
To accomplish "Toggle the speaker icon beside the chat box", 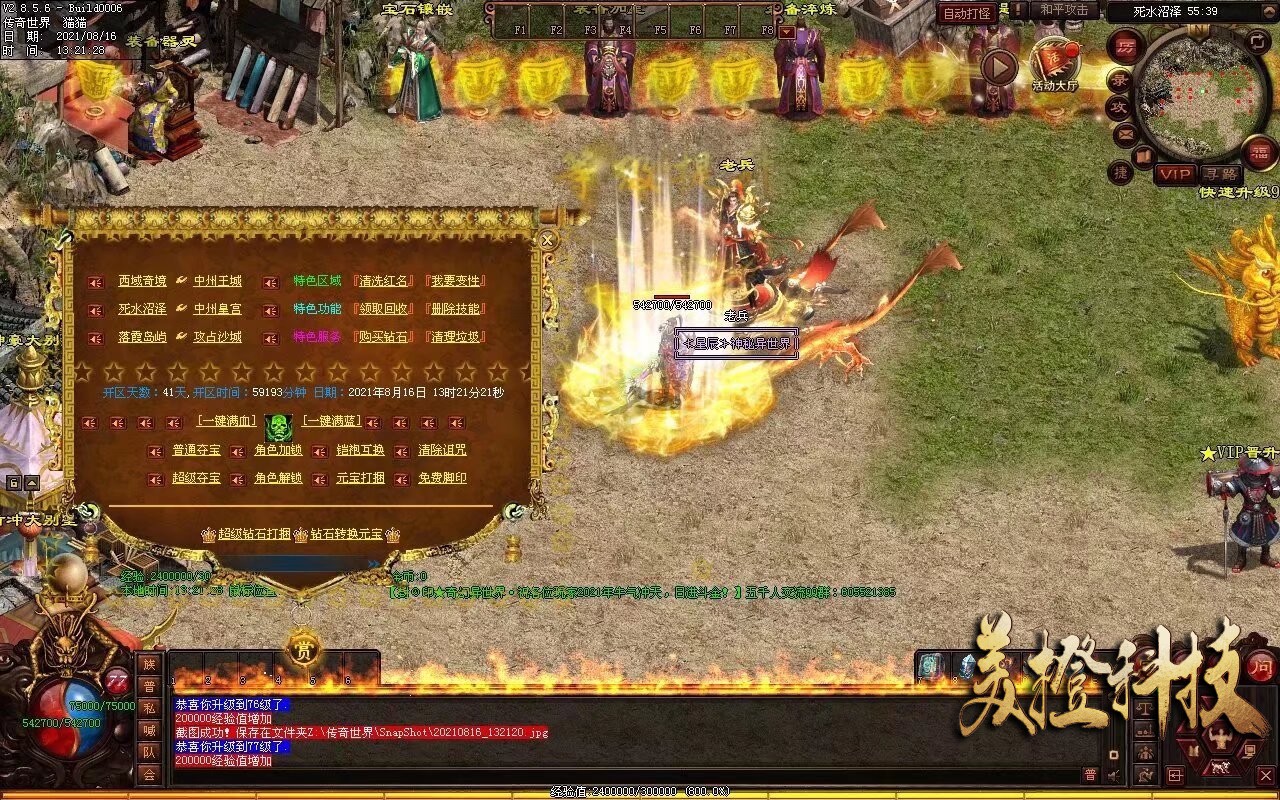I will point(1113,774).
